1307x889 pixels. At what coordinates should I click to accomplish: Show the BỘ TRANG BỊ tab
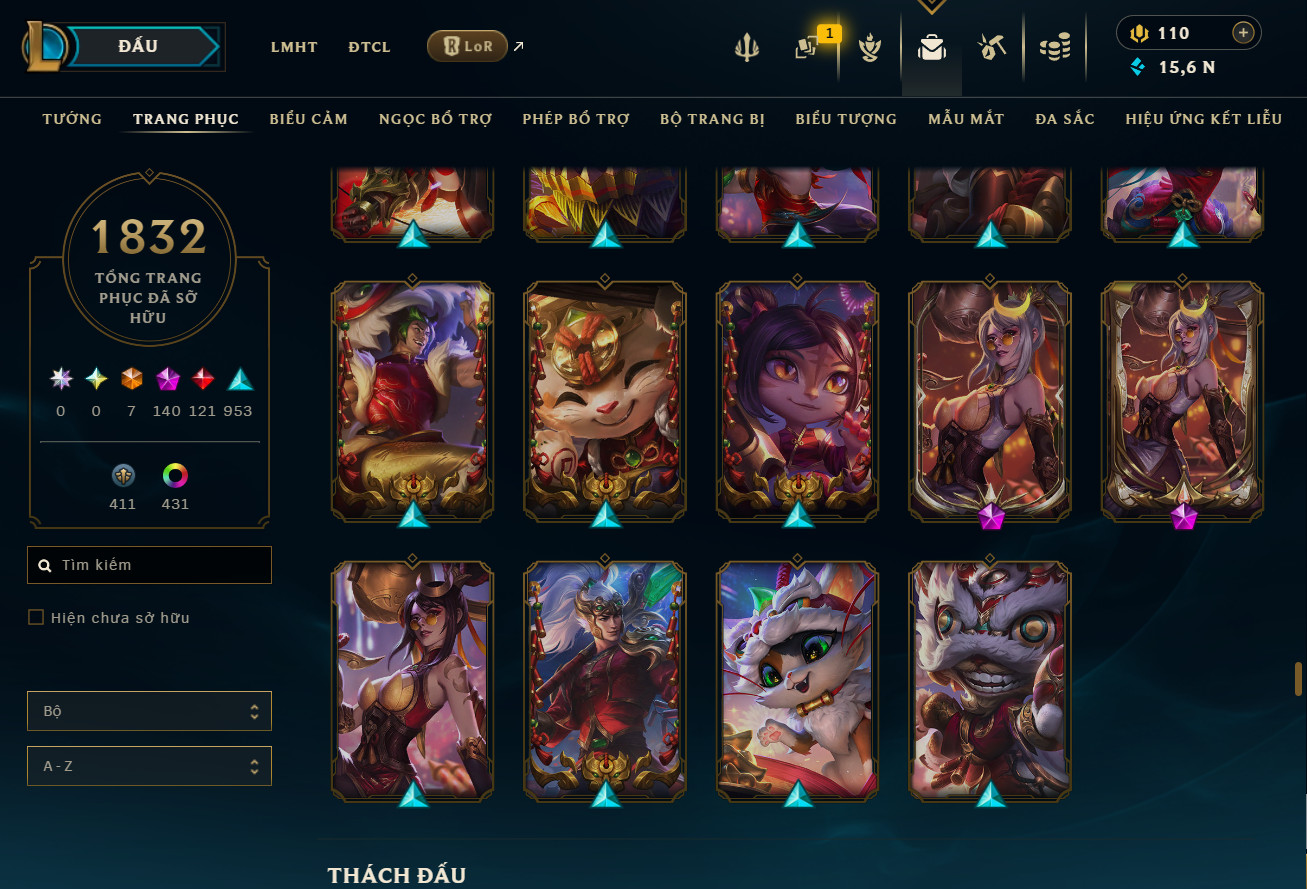point(712,119)
